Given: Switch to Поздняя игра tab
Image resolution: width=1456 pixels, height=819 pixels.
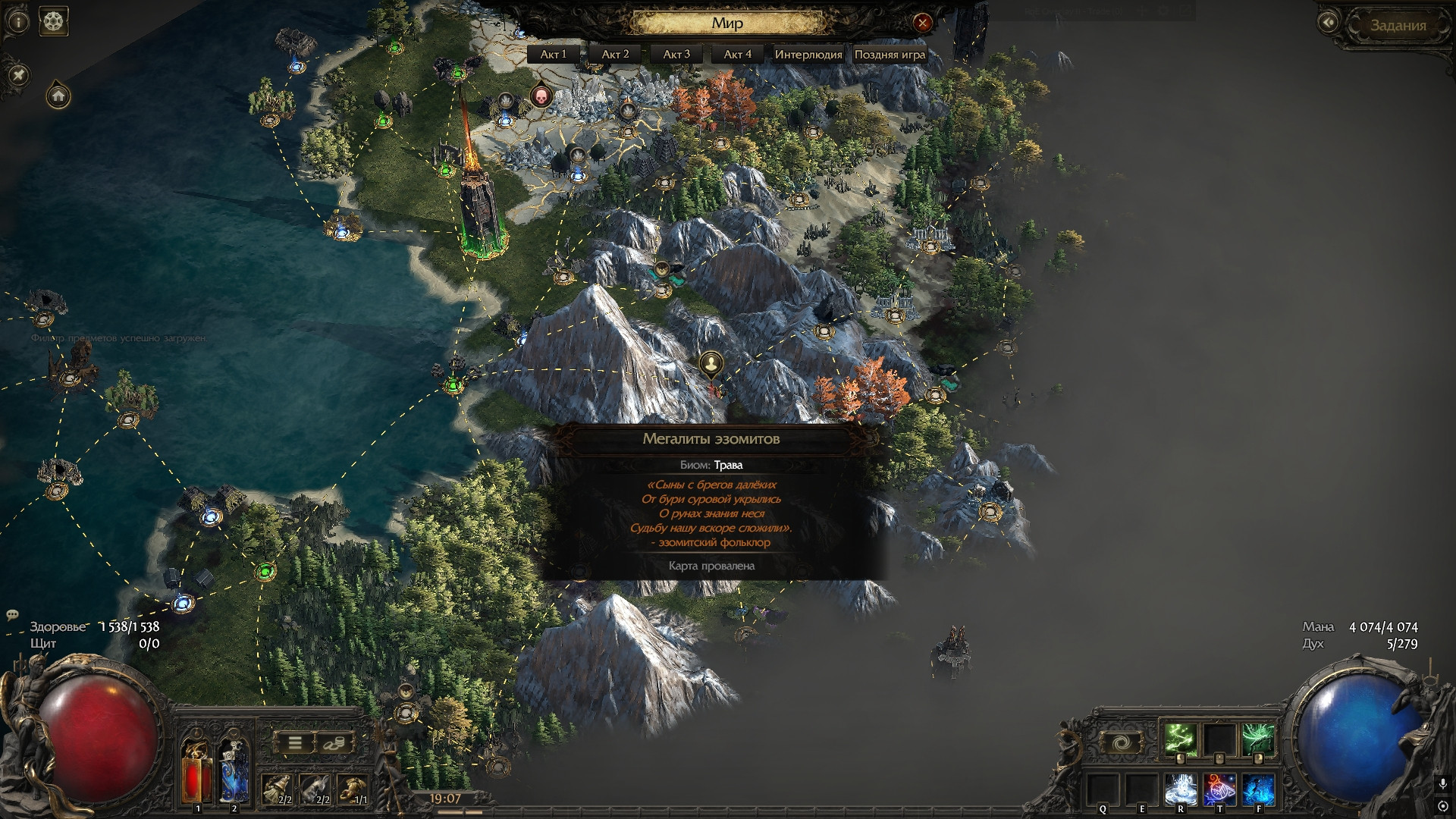Looking at the screenshot, I should 890,54.
